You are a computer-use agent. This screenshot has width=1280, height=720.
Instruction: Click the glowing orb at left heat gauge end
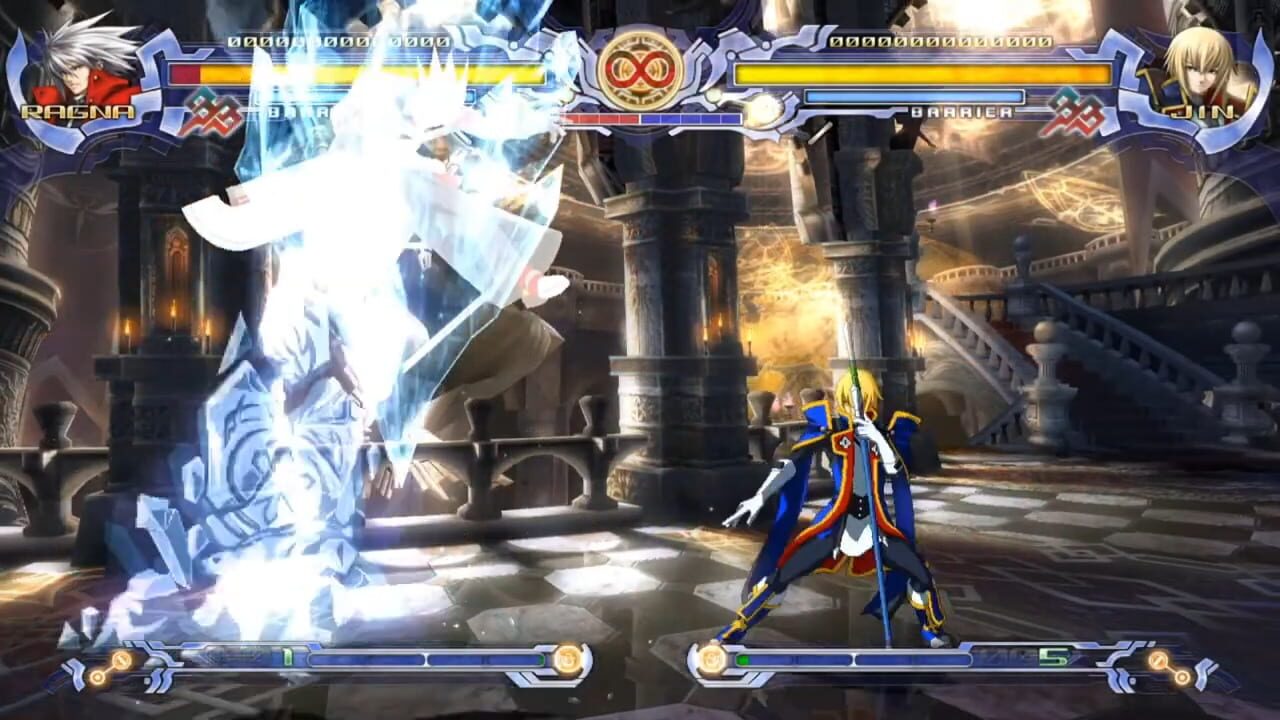coord(566,658)
